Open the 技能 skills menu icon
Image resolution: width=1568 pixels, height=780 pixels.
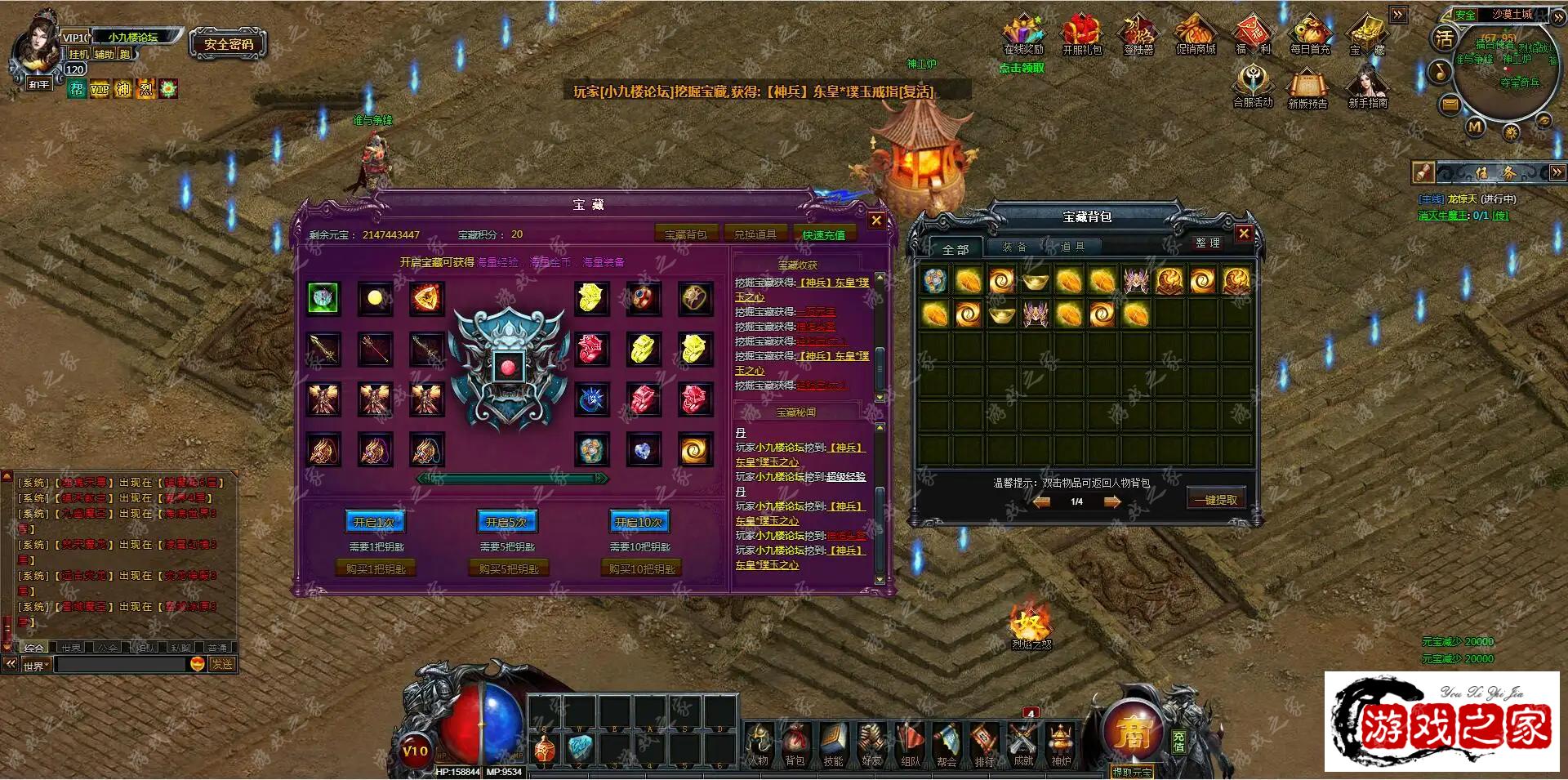pos(833,745)
